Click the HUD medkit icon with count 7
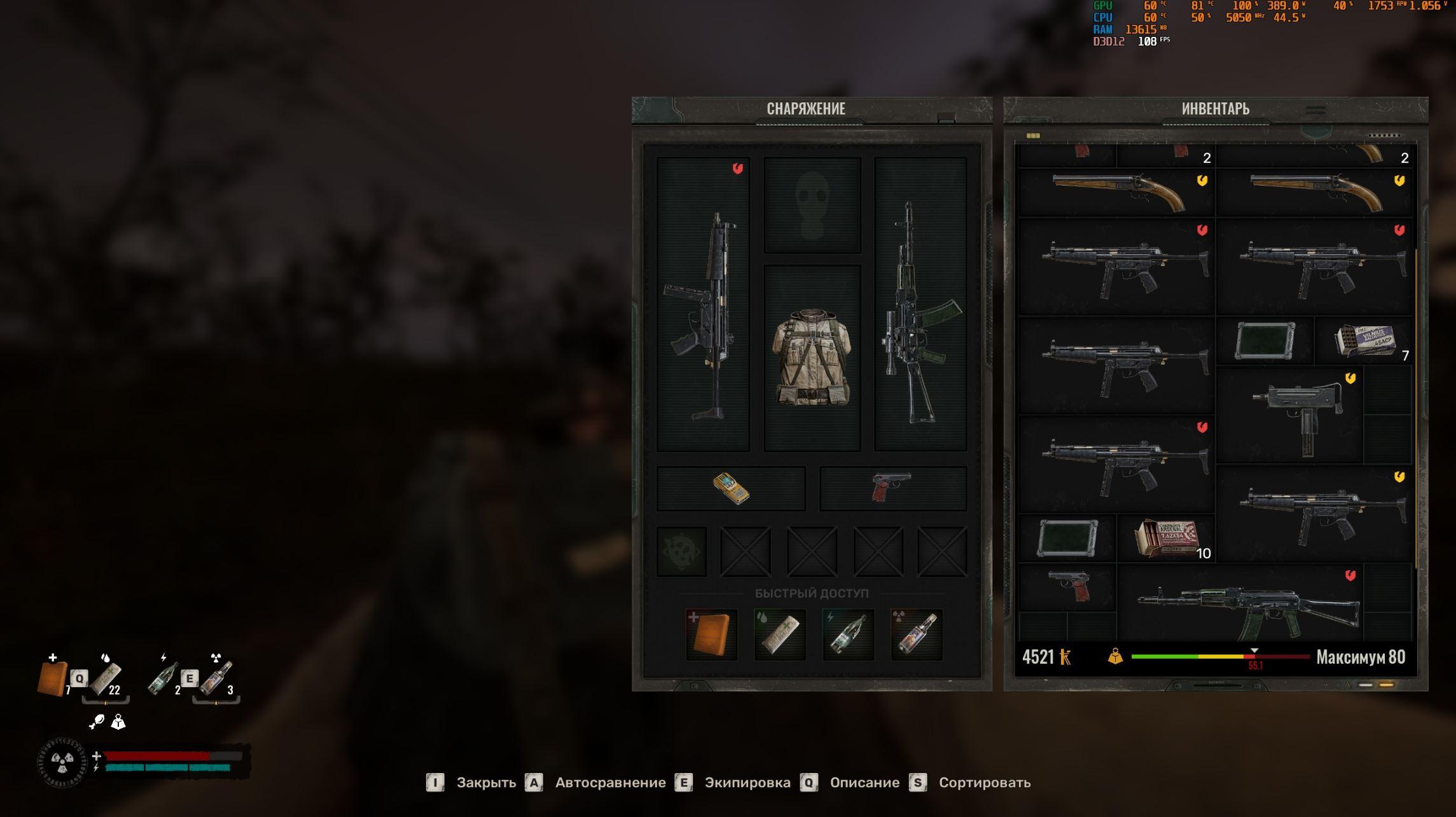This screenshot has width=1456, height=817. pyautogui.click(x=52, y=679)
